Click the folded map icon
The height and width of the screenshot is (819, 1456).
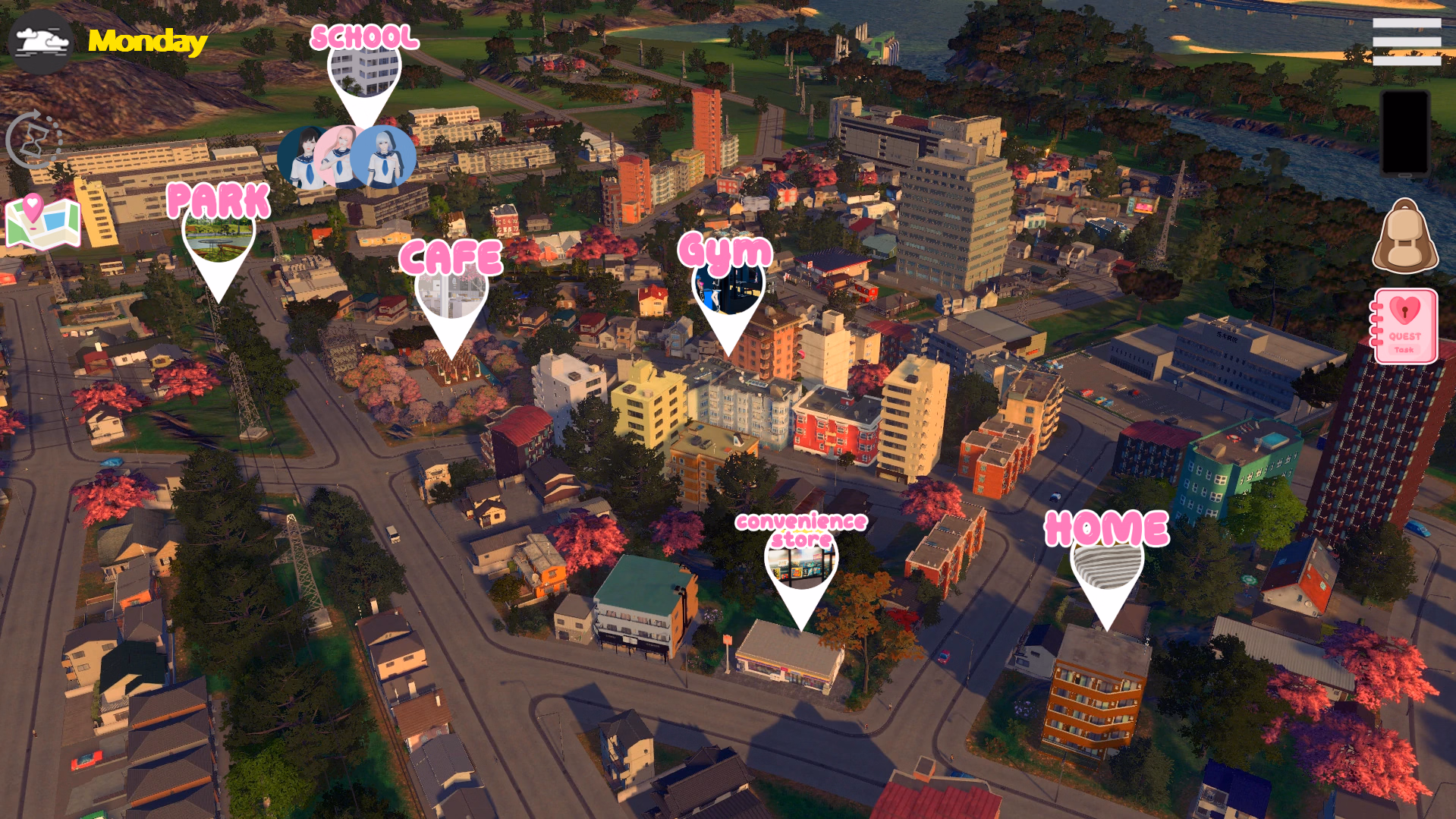tap(42, 222)
